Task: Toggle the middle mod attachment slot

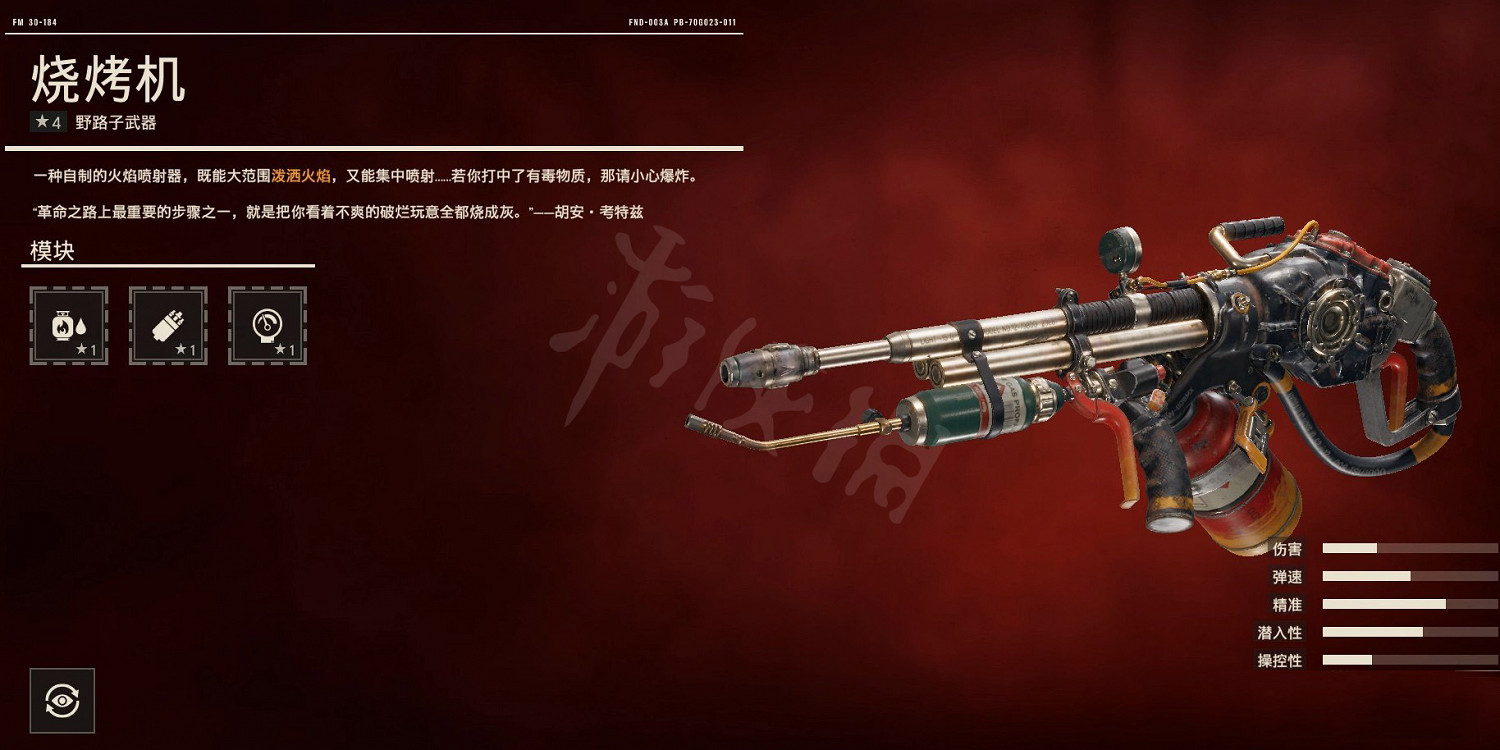Action: [x=167, y=326]
